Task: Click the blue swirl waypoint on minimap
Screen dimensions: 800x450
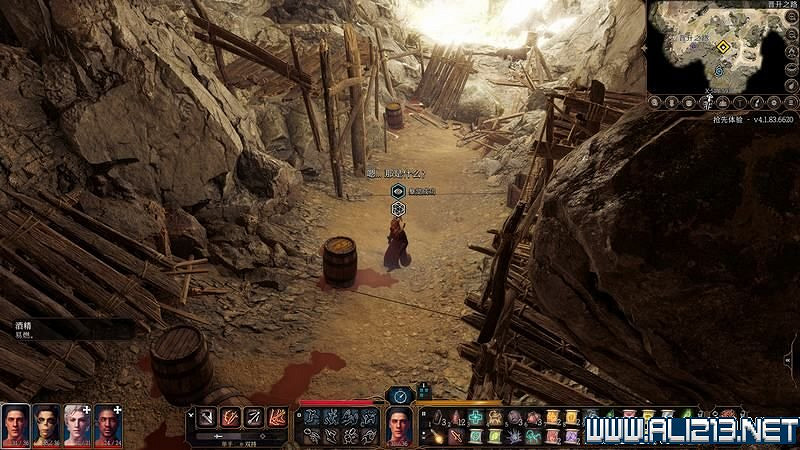Action: coord(720,71)
